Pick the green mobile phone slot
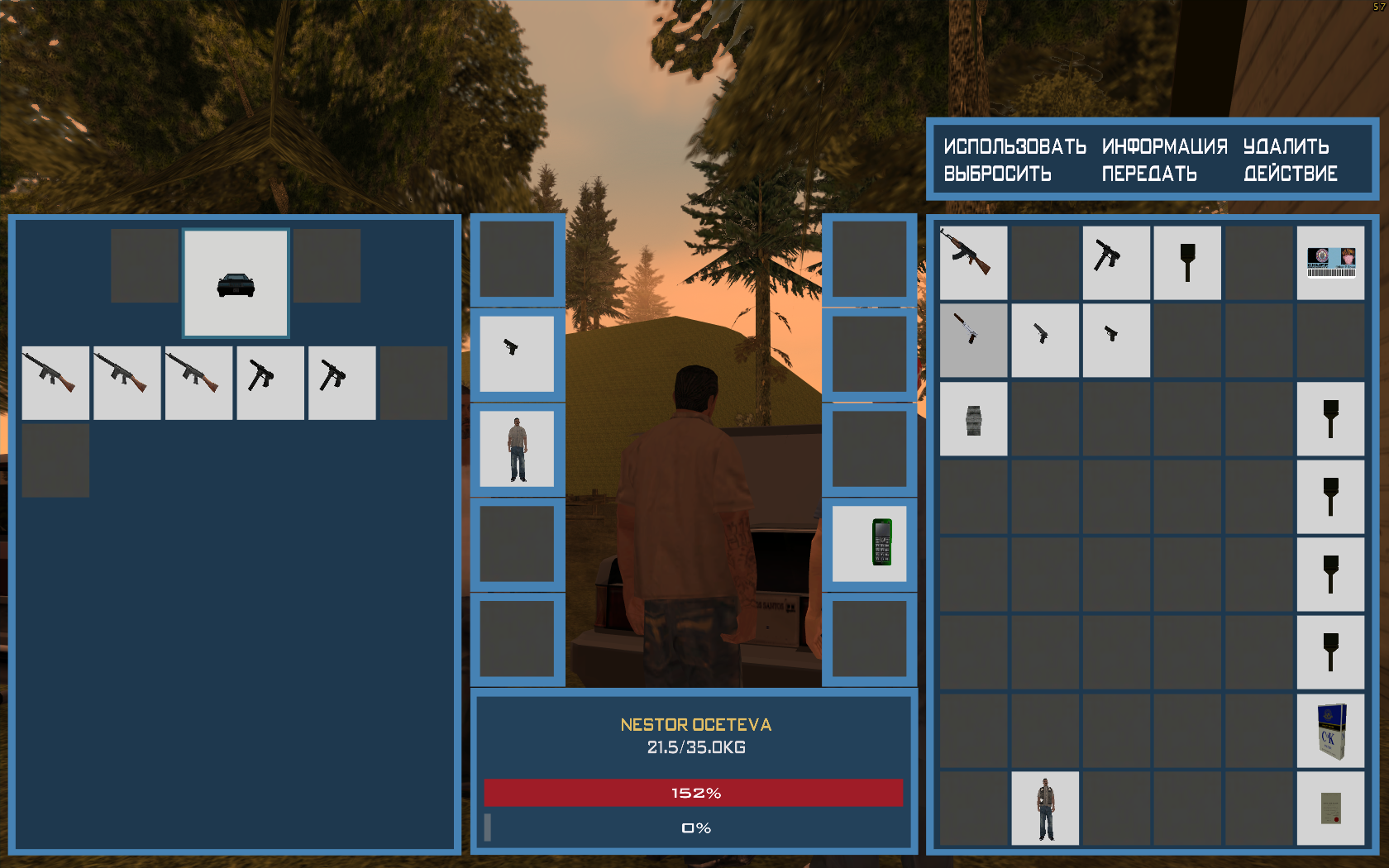This screenshot has height=868, width=1389. pyautogui.click(x=869, y=543)
